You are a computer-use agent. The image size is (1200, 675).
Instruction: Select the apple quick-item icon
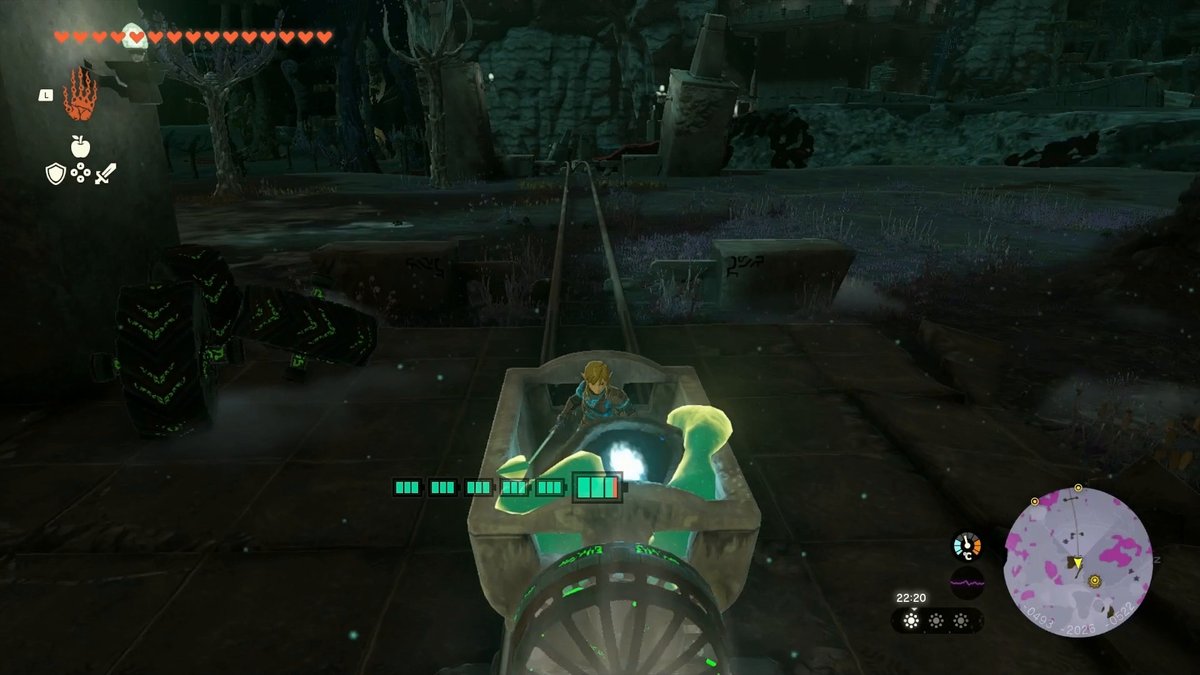(x=80, y=147)
